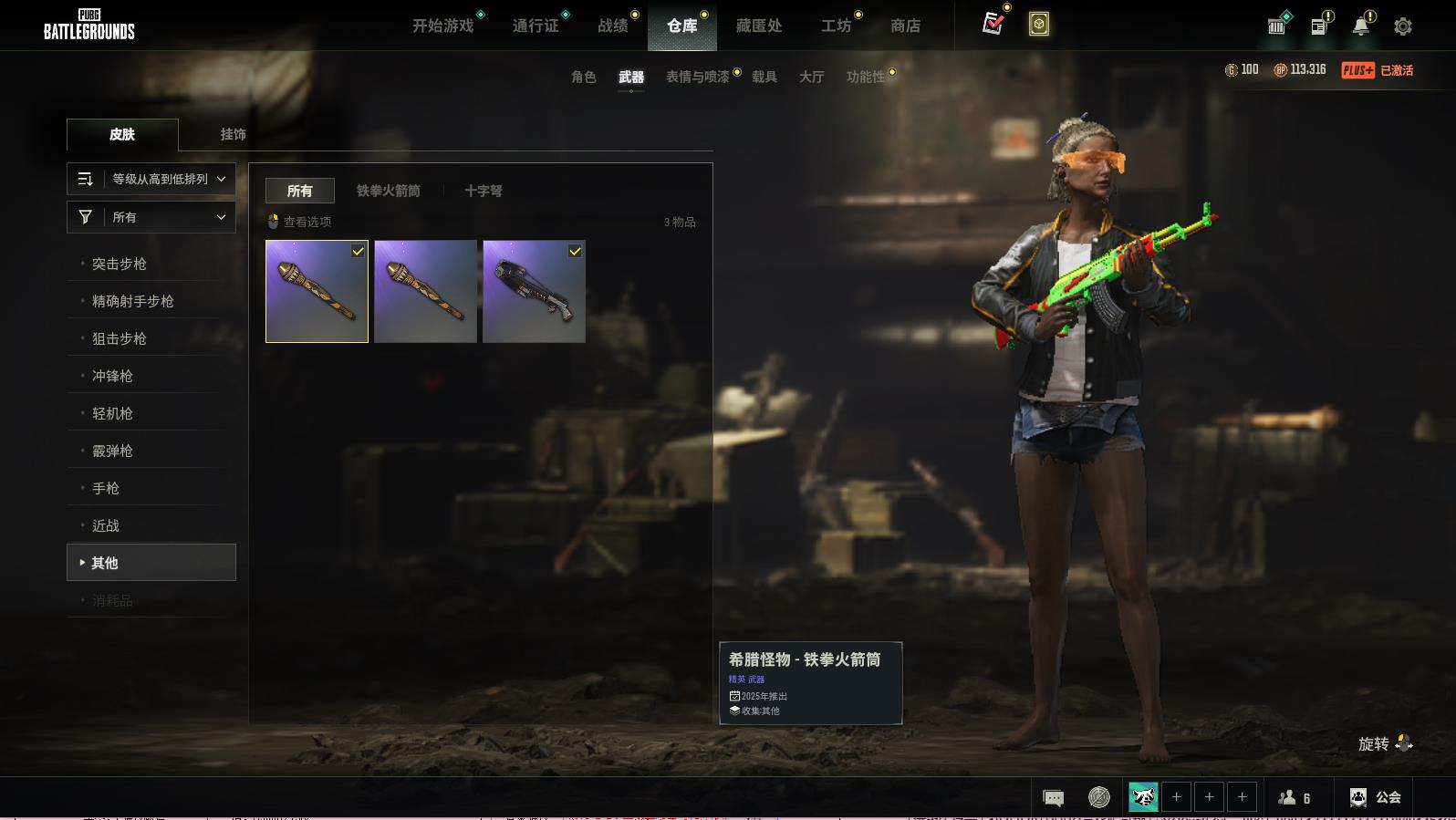1456x820 pixels.
Task: Expand the 所有 filter dropdown
Action: click(x=151, y=217)
